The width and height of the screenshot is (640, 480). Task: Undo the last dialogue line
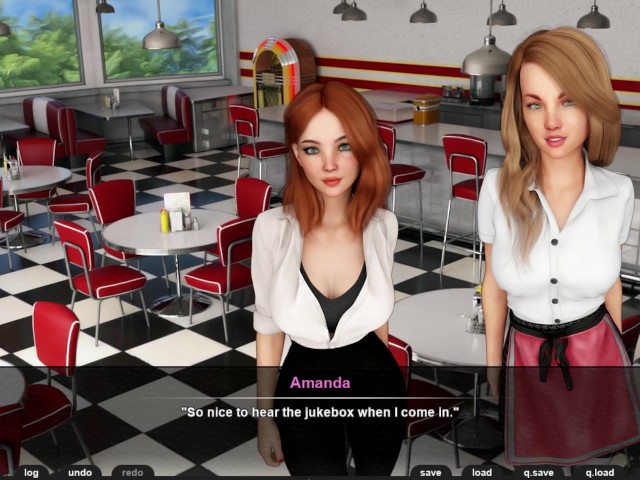79,472
